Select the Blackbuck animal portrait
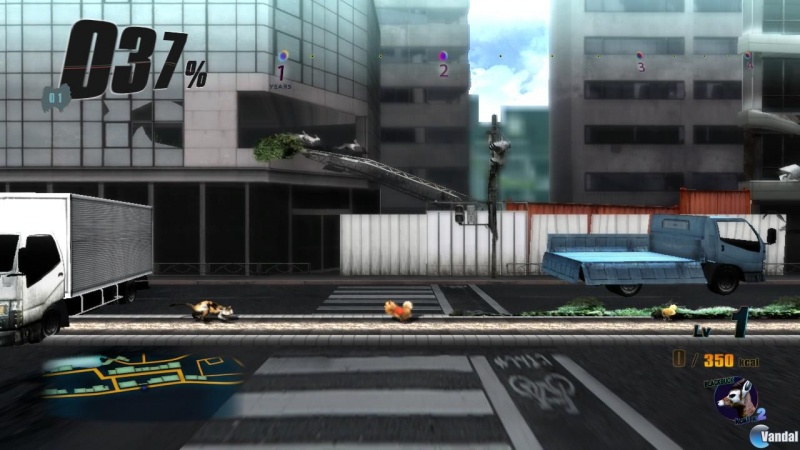The width and height of the screenshot is (800, 450). point(735,400)
